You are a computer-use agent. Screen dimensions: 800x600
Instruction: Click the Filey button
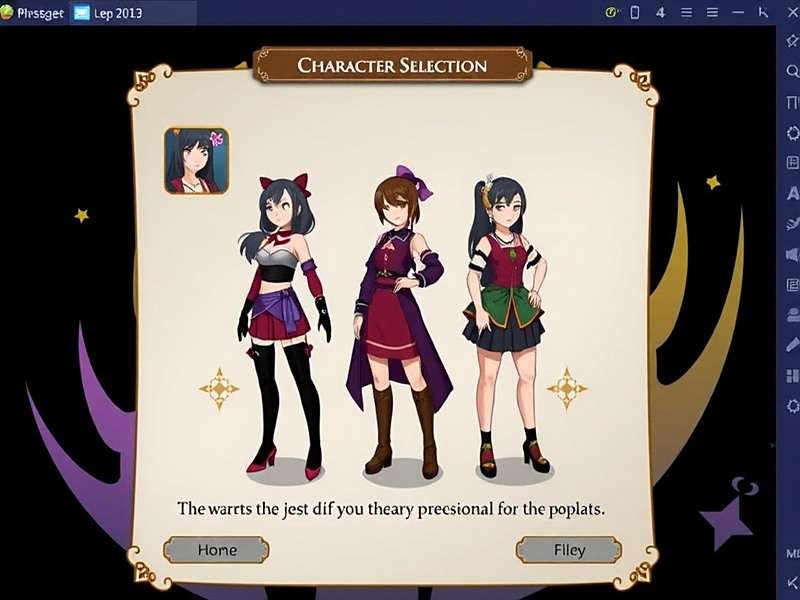pos(569,549)
